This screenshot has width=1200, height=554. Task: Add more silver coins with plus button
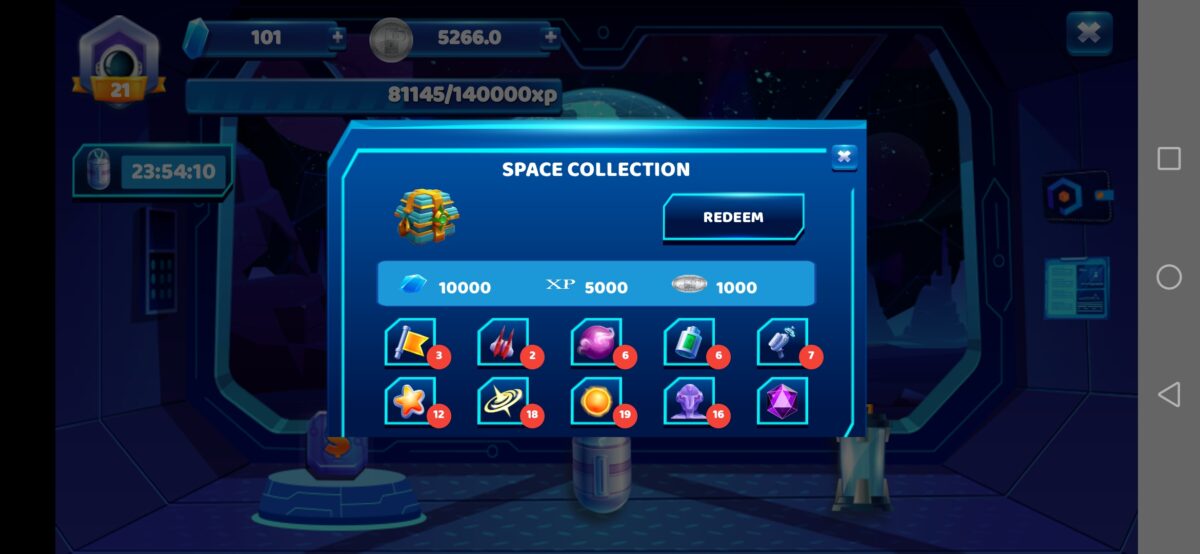tap(550, 38)
